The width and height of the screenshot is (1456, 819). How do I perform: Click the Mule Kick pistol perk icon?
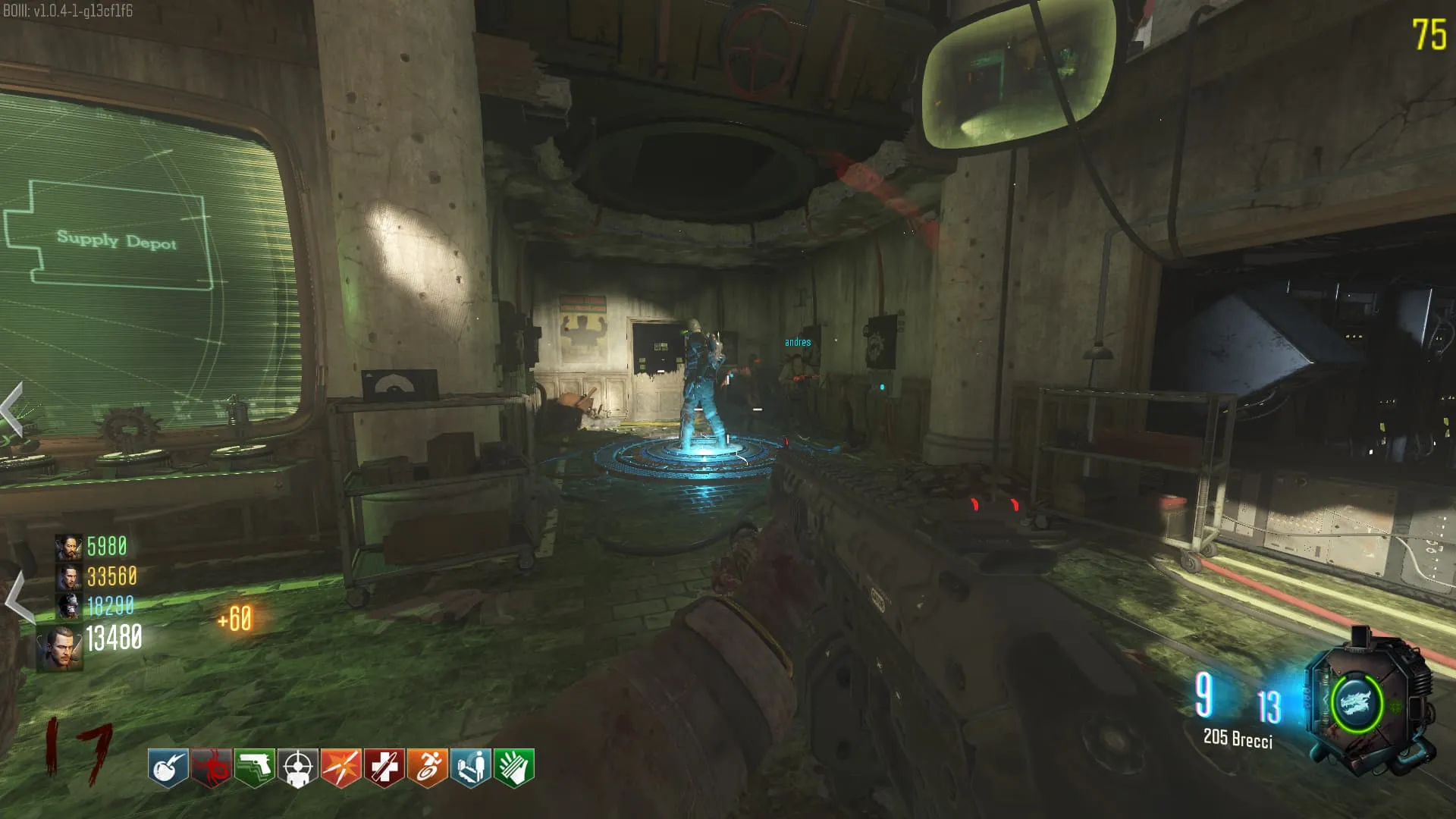pyautogui.click(x=254, y=768)
